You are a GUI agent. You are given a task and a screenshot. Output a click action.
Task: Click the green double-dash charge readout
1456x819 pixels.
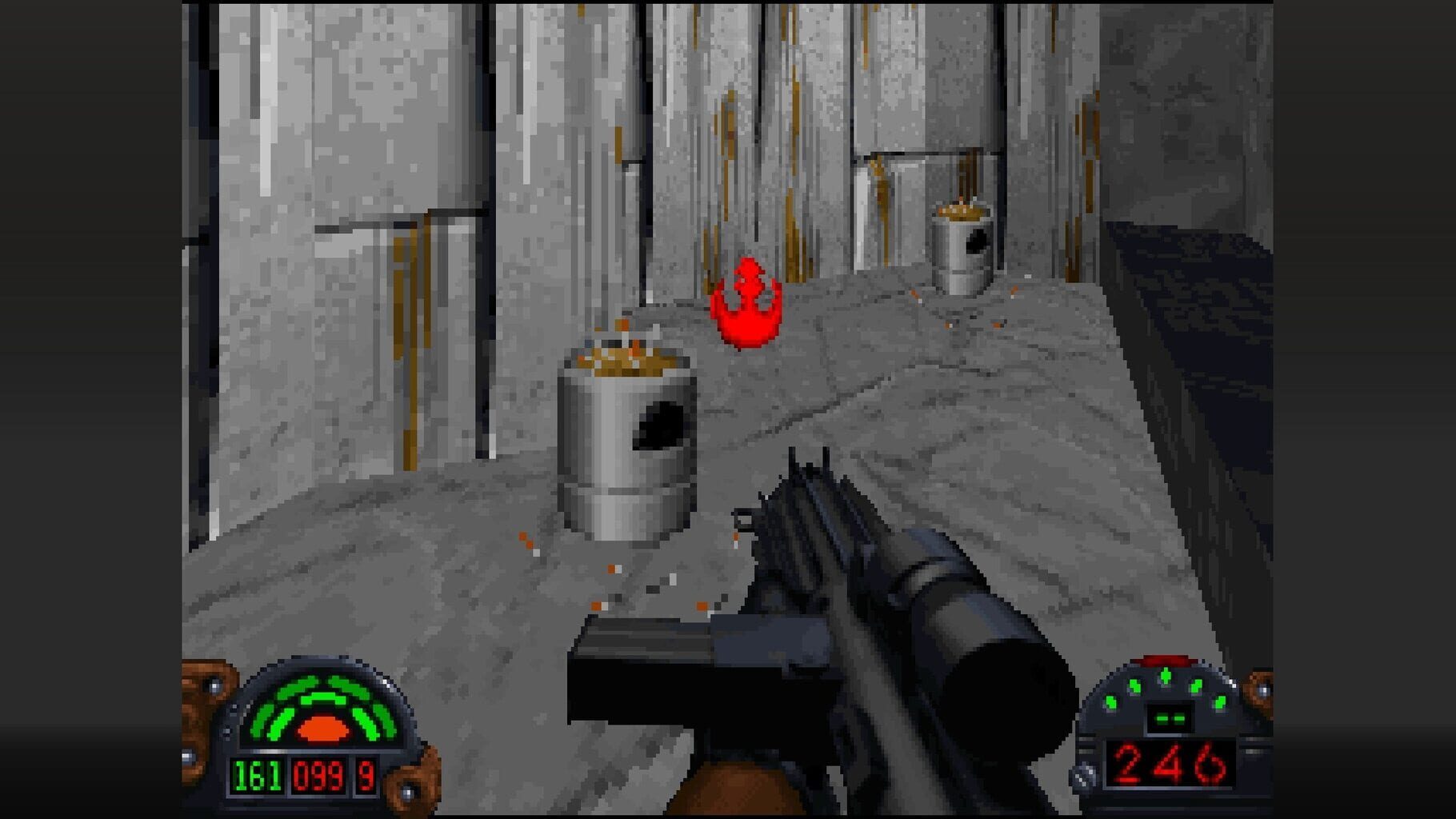coord(1170,718)
